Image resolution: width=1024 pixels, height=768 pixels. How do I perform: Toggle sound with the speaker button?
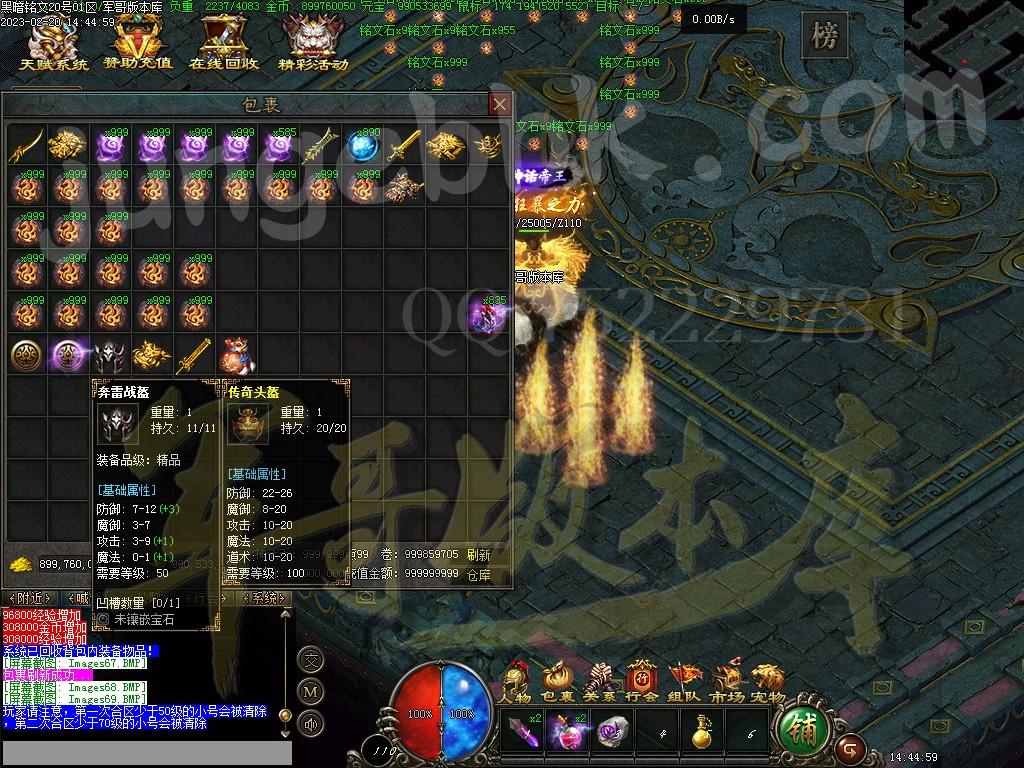[310, 723]
